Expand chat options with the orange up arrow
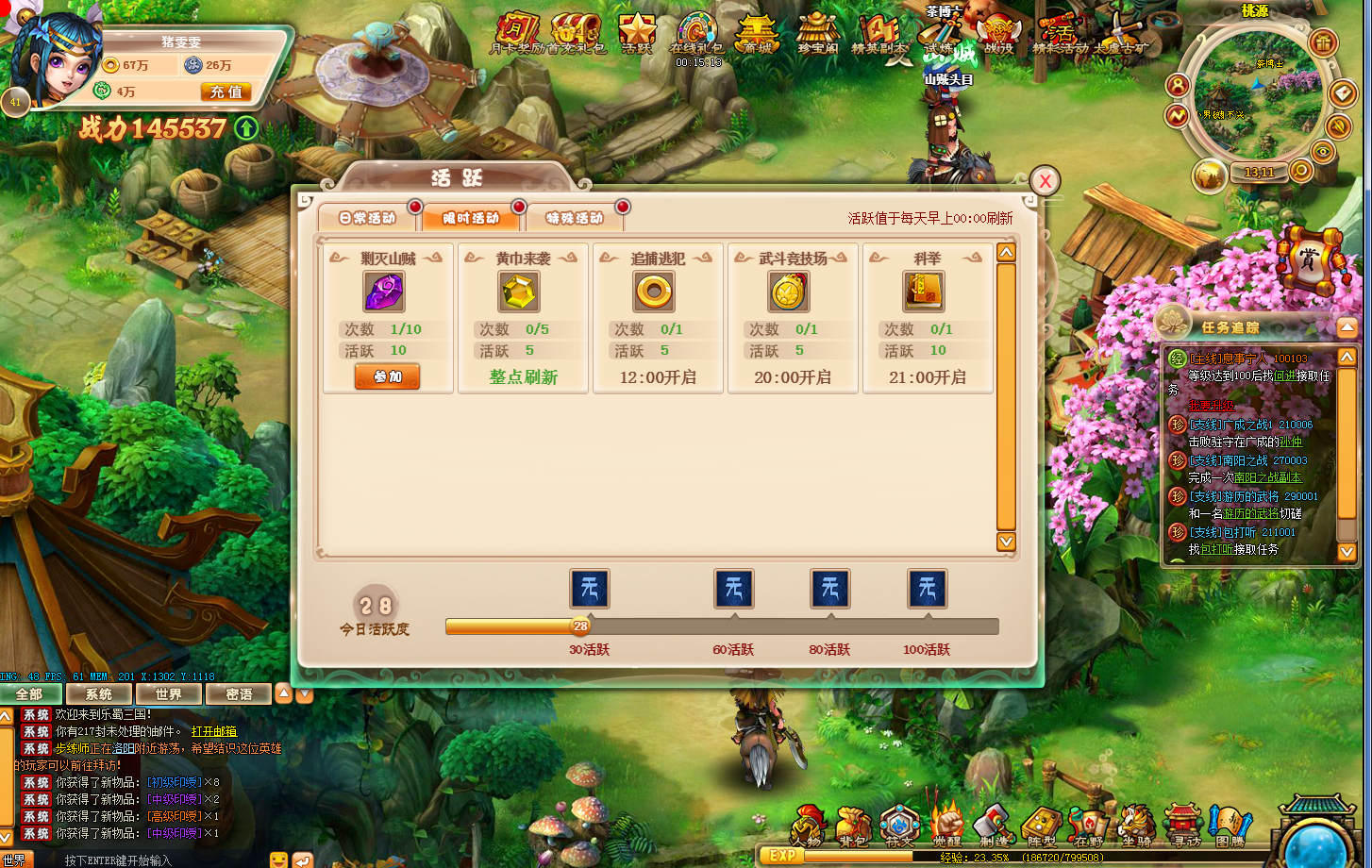Image resolution: width=1372 pixels, height=868 pixels. coord(285,693)
